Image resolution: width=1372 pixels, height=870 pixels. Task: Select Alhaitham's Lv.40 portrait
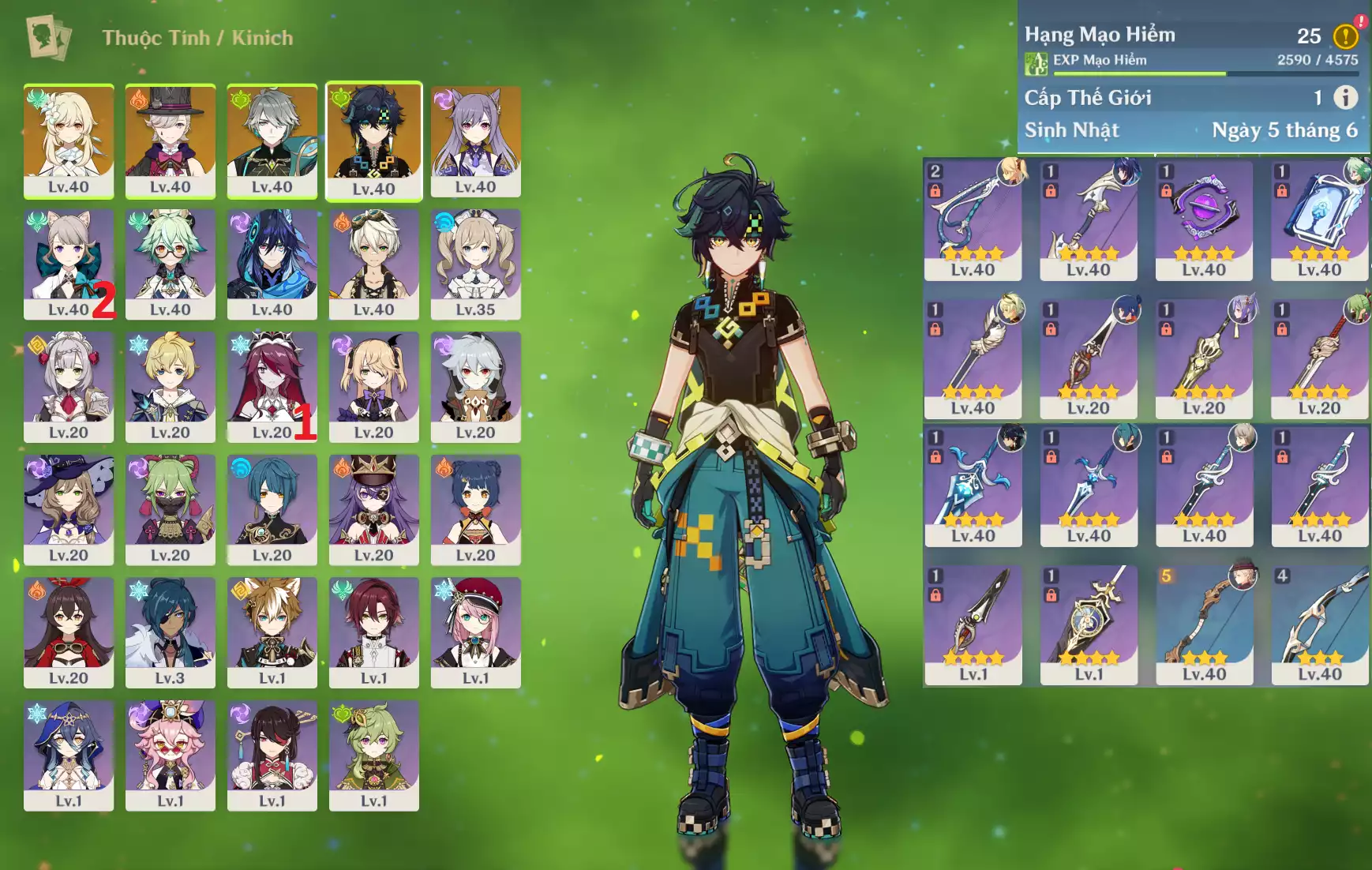point(272,140)
